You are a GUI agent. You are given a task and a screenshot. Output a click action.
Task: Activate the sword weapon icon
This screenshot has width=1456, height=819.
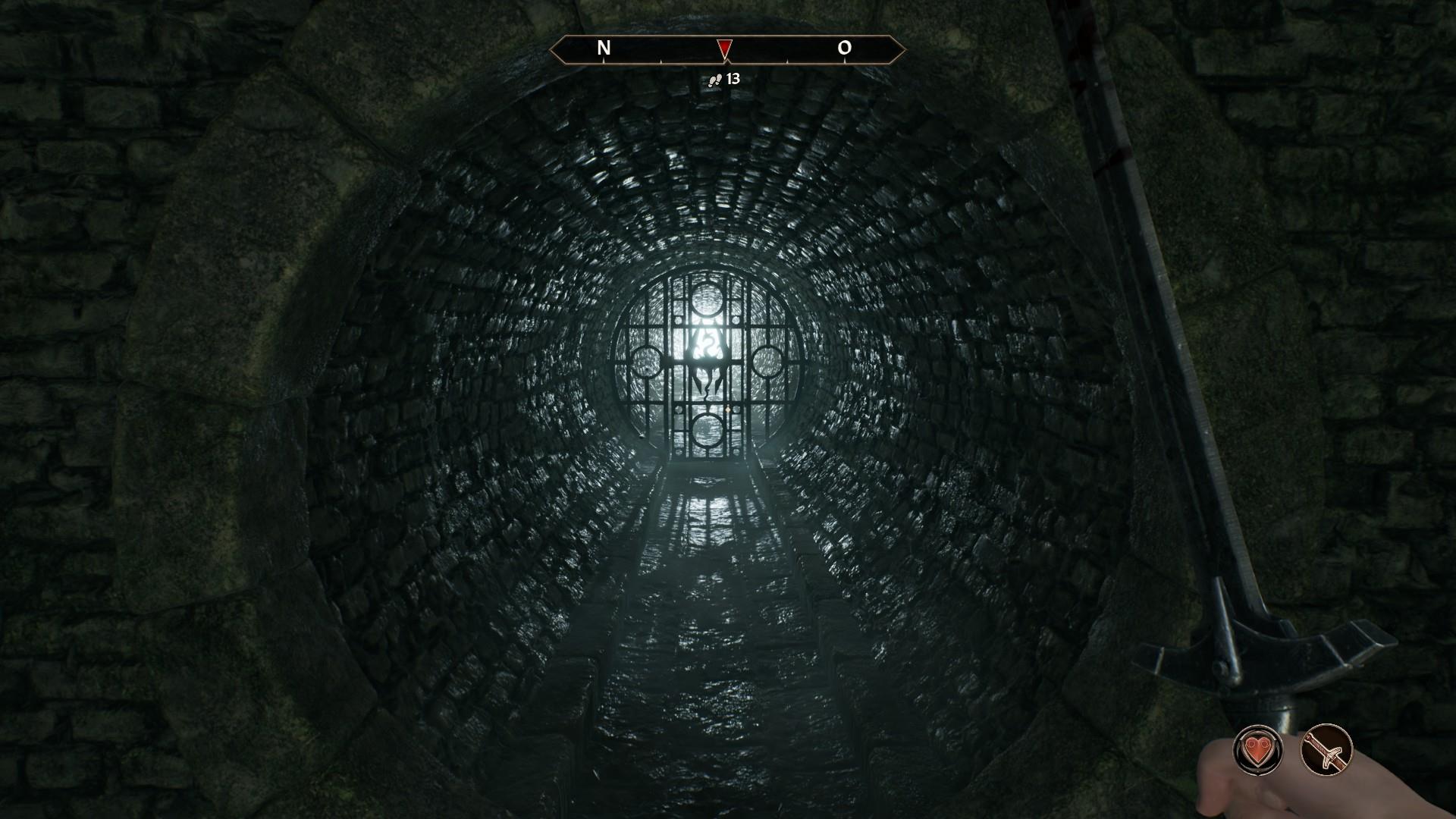pos(1326,750)
